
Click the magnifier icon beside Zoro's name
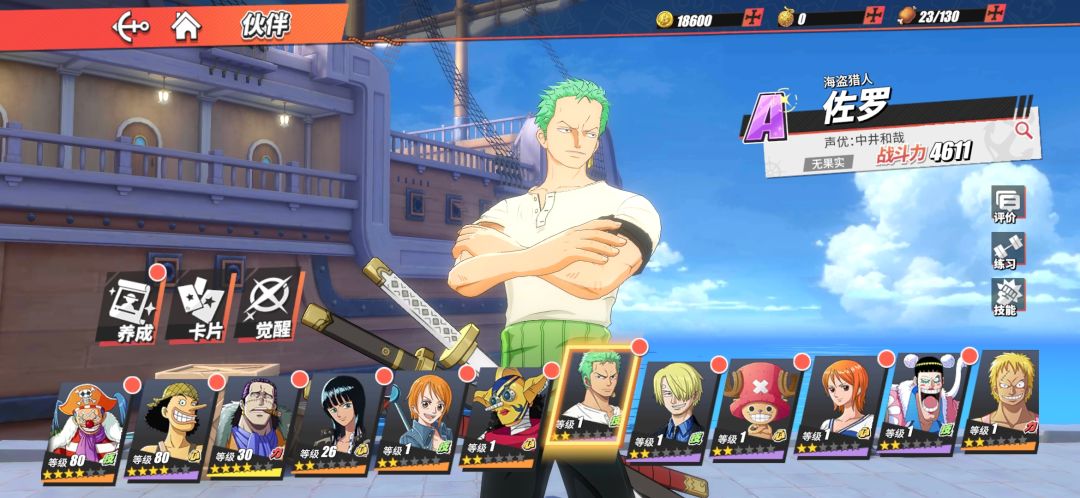pyautogui.click(x=1023, y=129)
